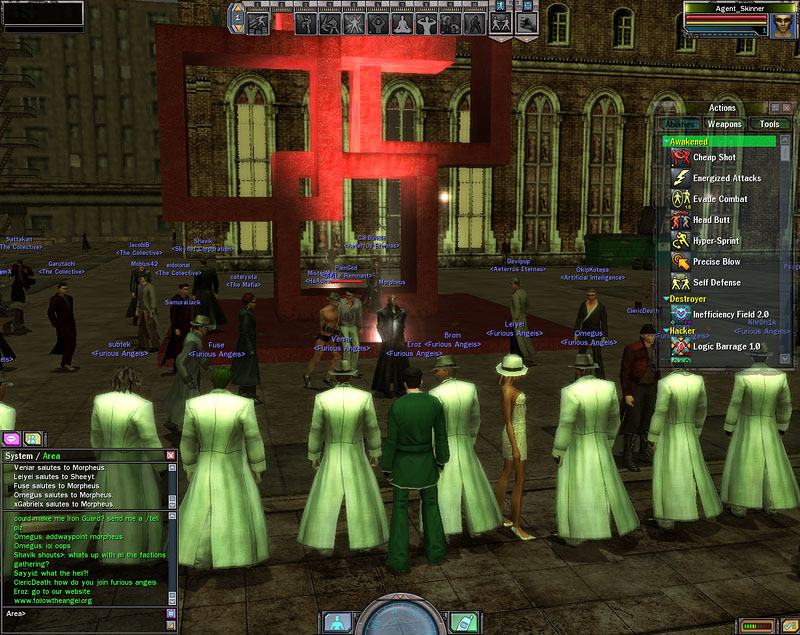Choose the Precise Blow ability
Viewport: 800px width, 635px height.
coord(716,262)
